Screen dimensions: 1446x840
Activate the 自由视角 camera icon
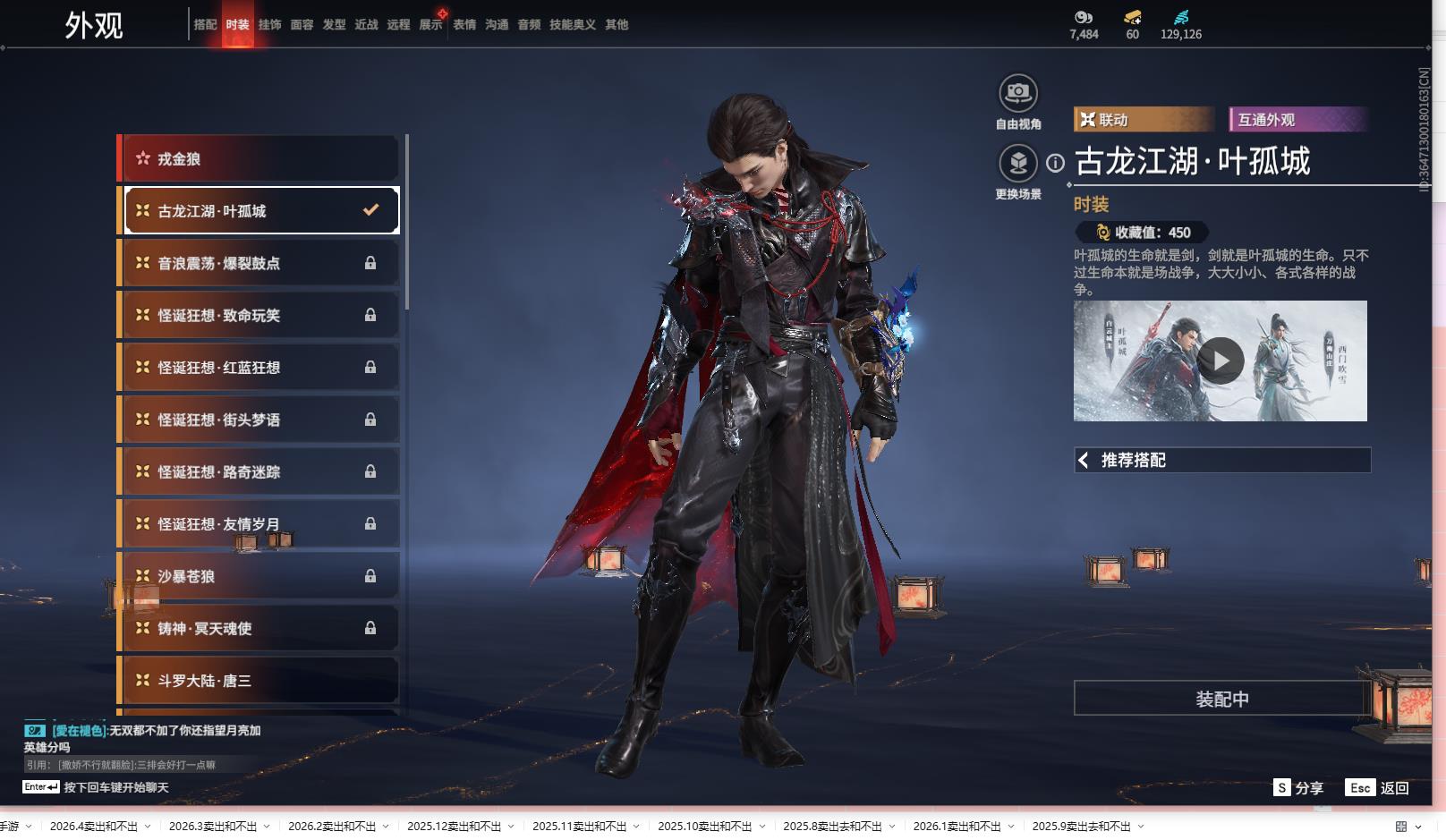pos(1017,93)
